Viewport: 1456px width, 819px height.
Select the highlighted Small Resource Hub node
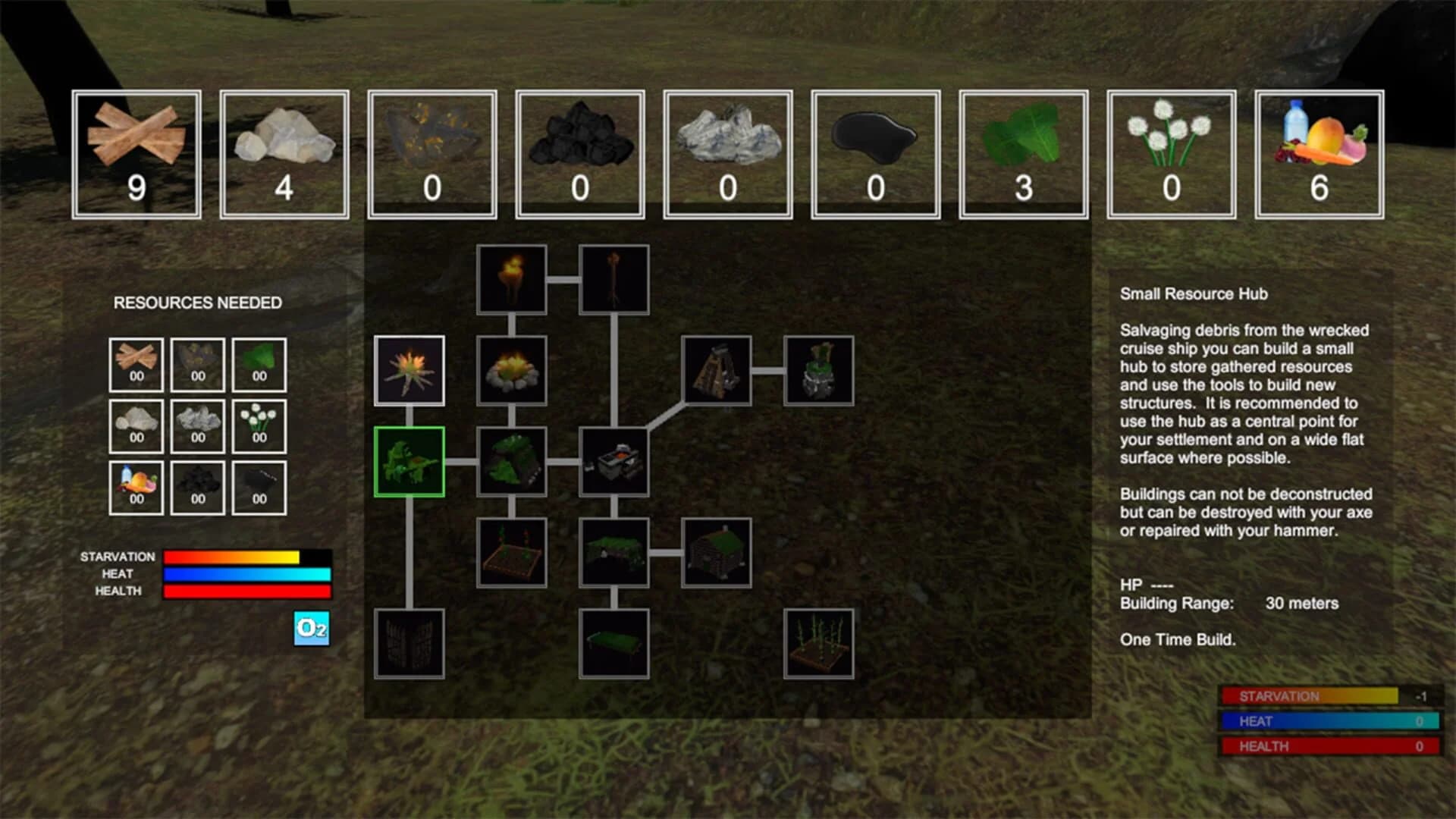[x=408, y=460]
